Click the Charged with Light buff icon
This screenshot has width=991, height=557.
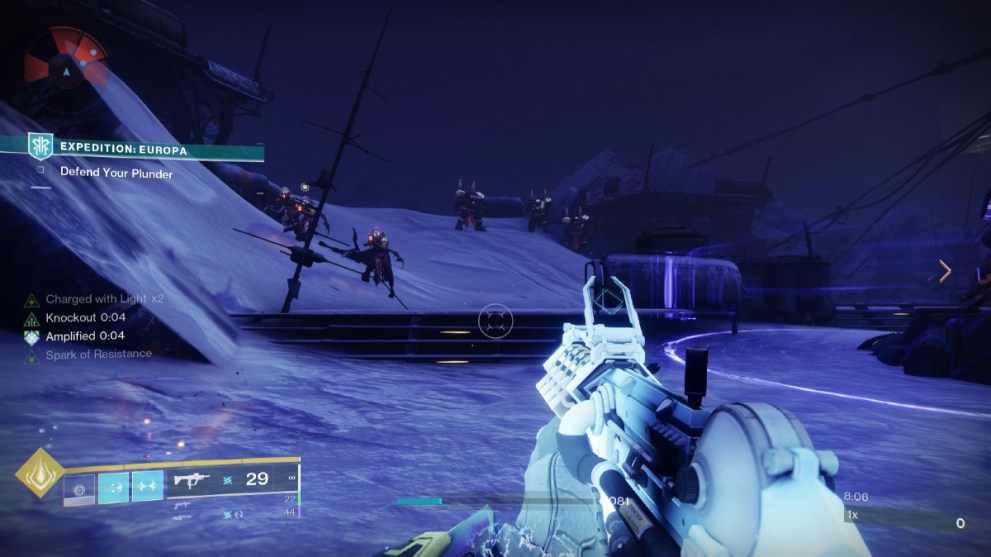[31, 299]
